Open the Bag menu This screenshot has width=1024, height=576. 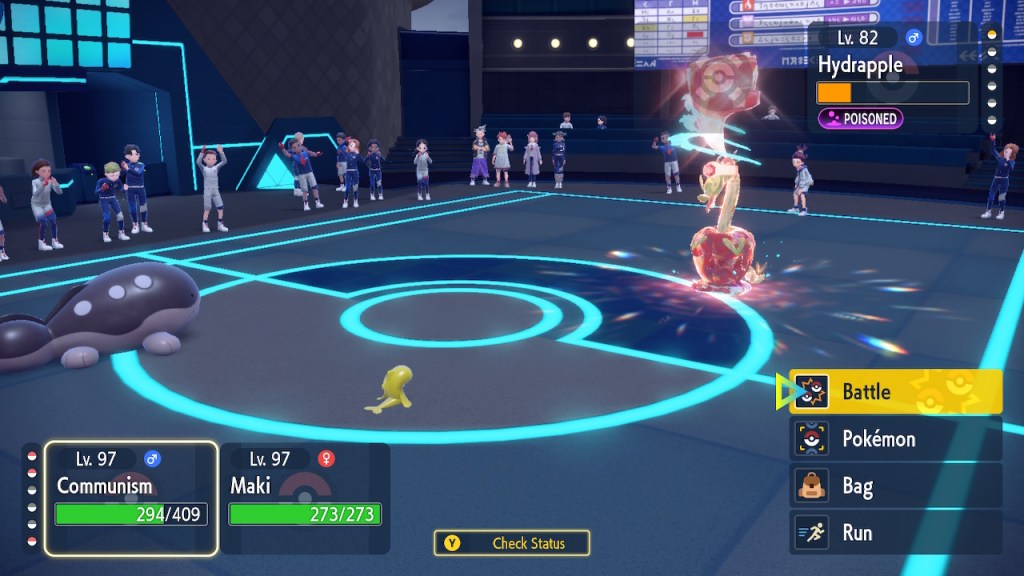pos(895,487)
